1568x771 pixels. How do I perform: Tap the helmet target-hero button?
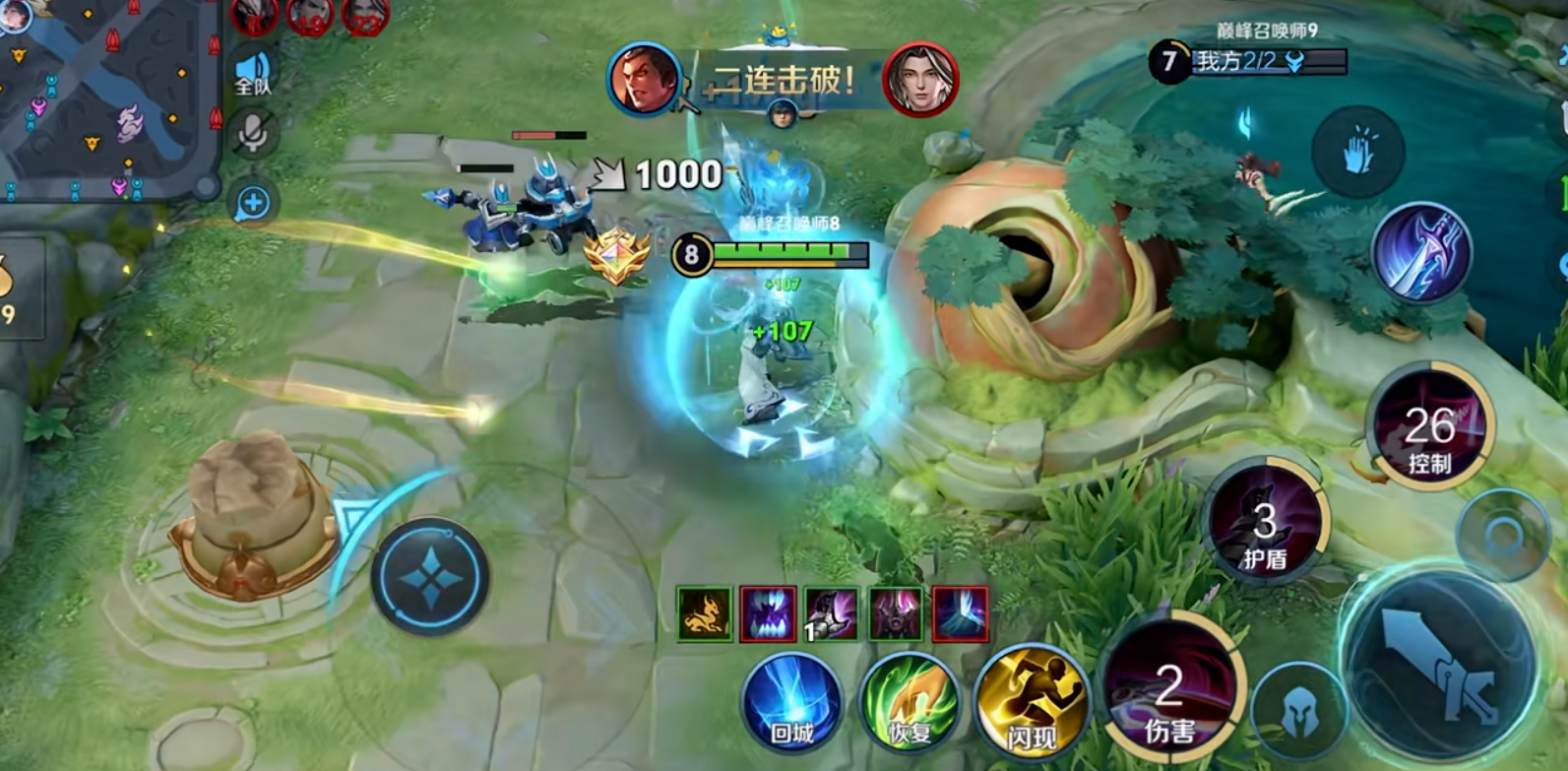point(1300,713)
